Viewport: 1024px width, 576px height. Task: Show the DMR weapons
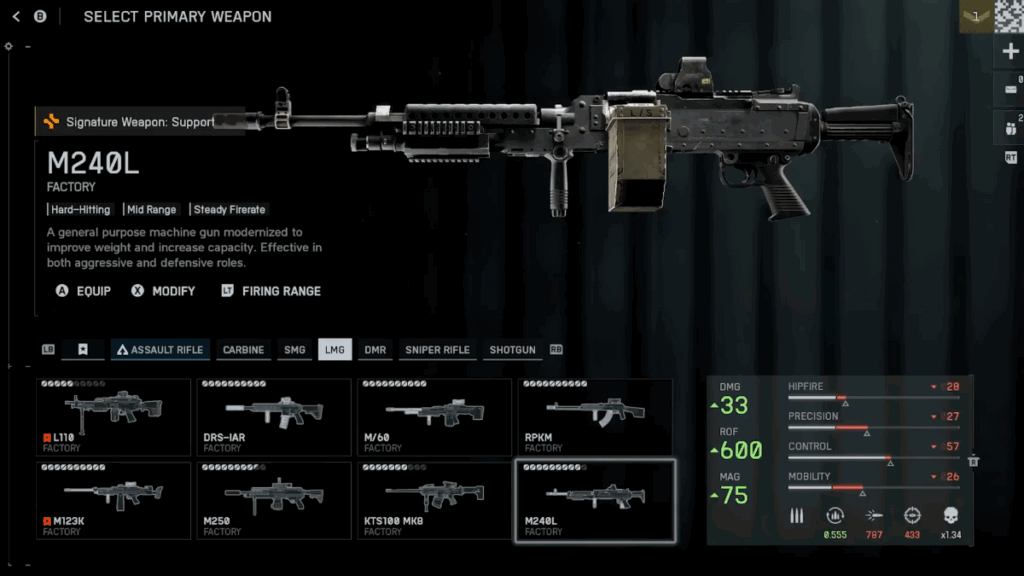click(x=375, y=350)
